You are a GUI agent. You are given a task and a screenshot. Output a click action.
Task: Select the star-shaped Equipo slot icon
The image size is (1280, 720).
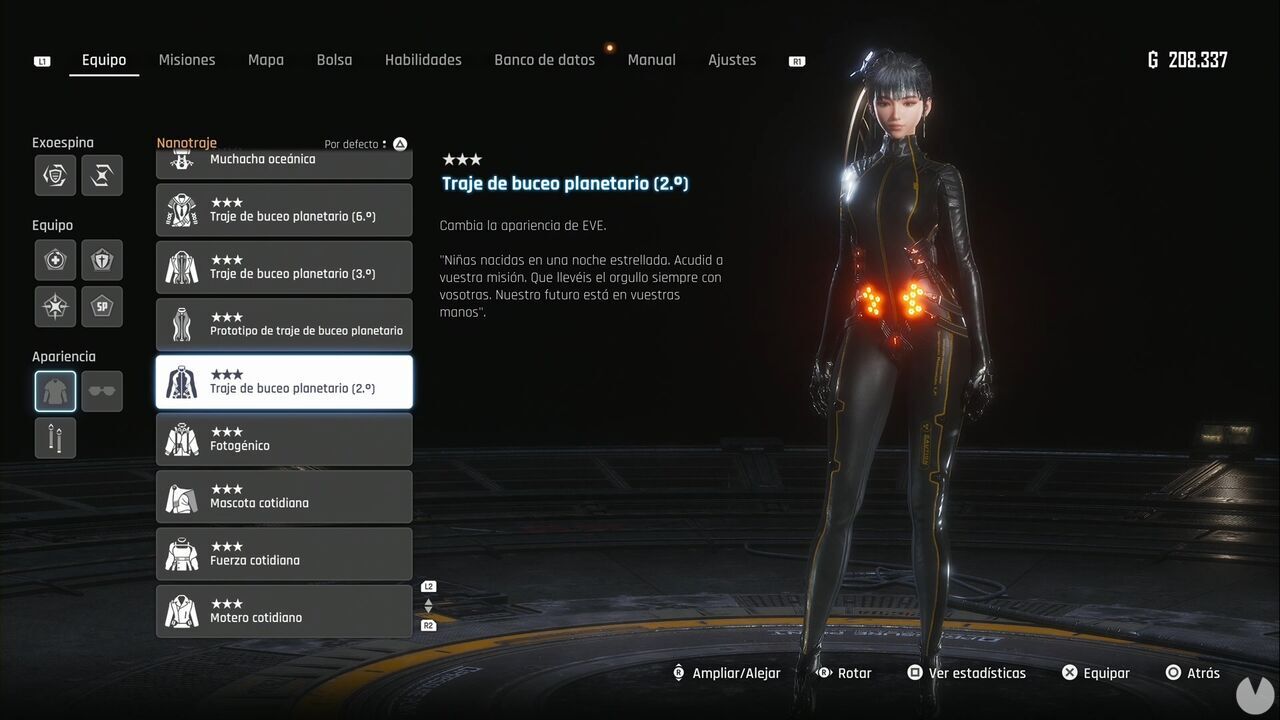coord(55,306)
